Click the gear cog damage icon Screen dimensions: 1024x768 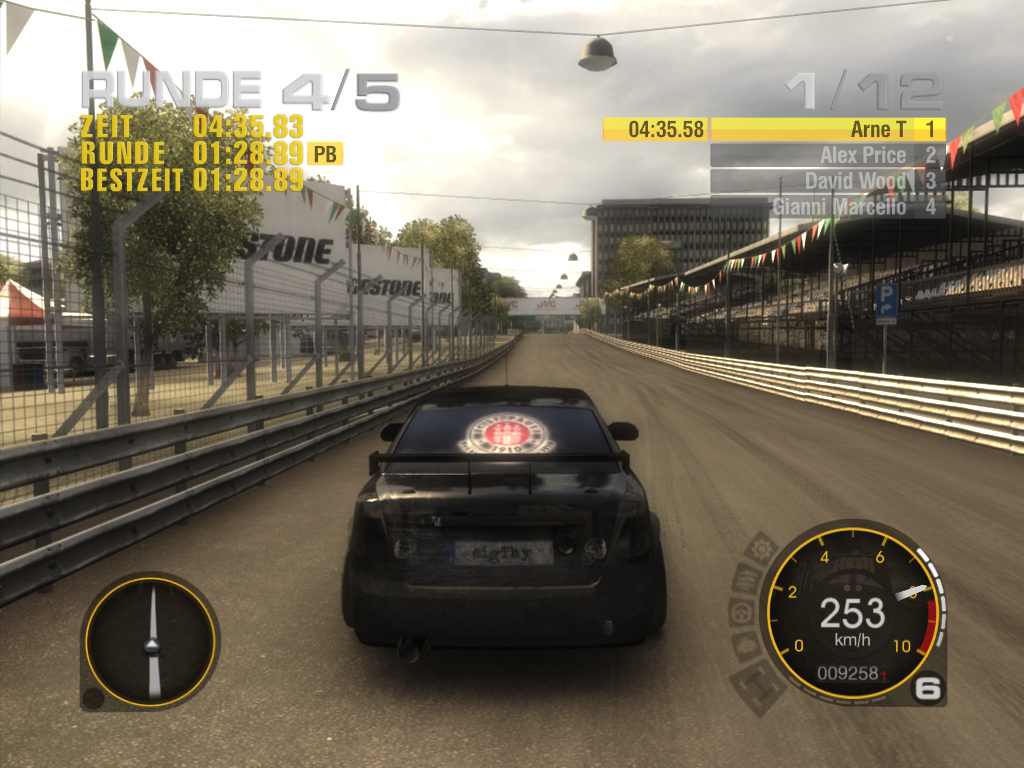coord(762,548)
